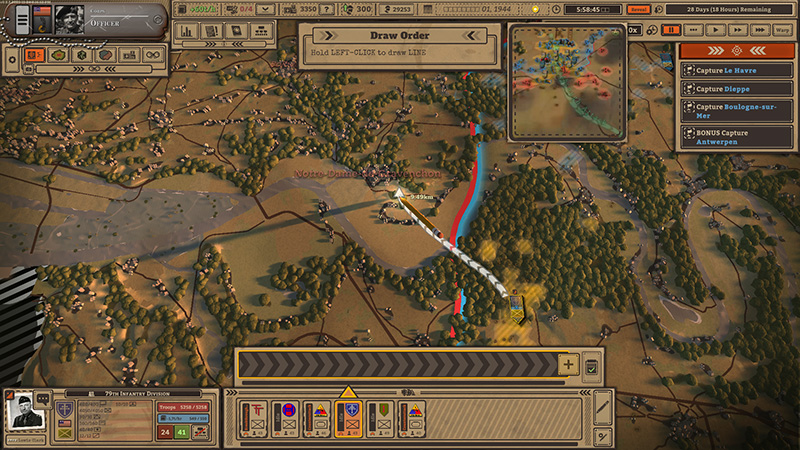Screen dimensions: 800x450
Task: Select the Capture Dieppe objective
Action: tap(737, 87)
